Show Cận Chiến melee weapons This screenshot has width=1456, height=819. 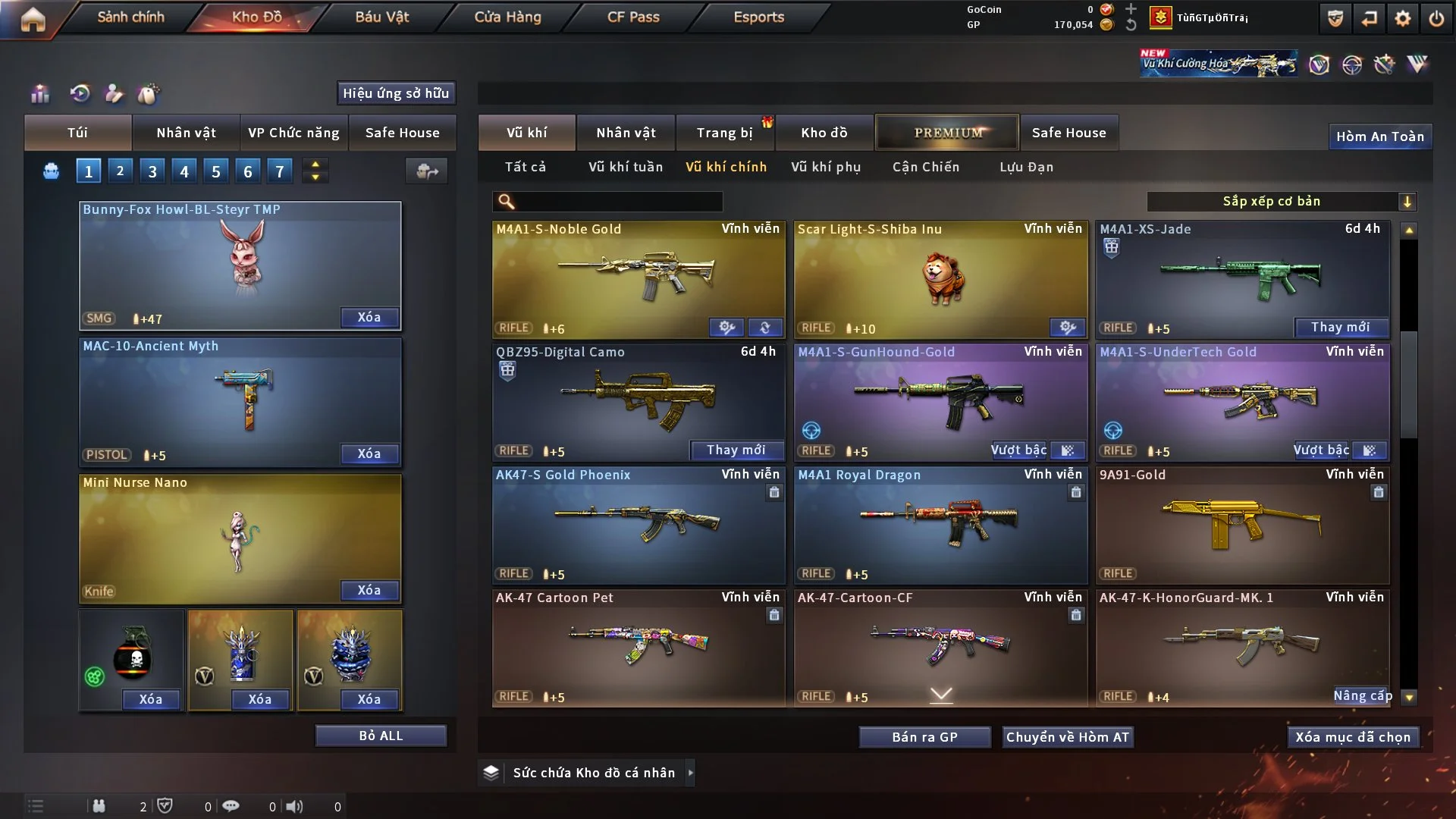click(925, 167)
